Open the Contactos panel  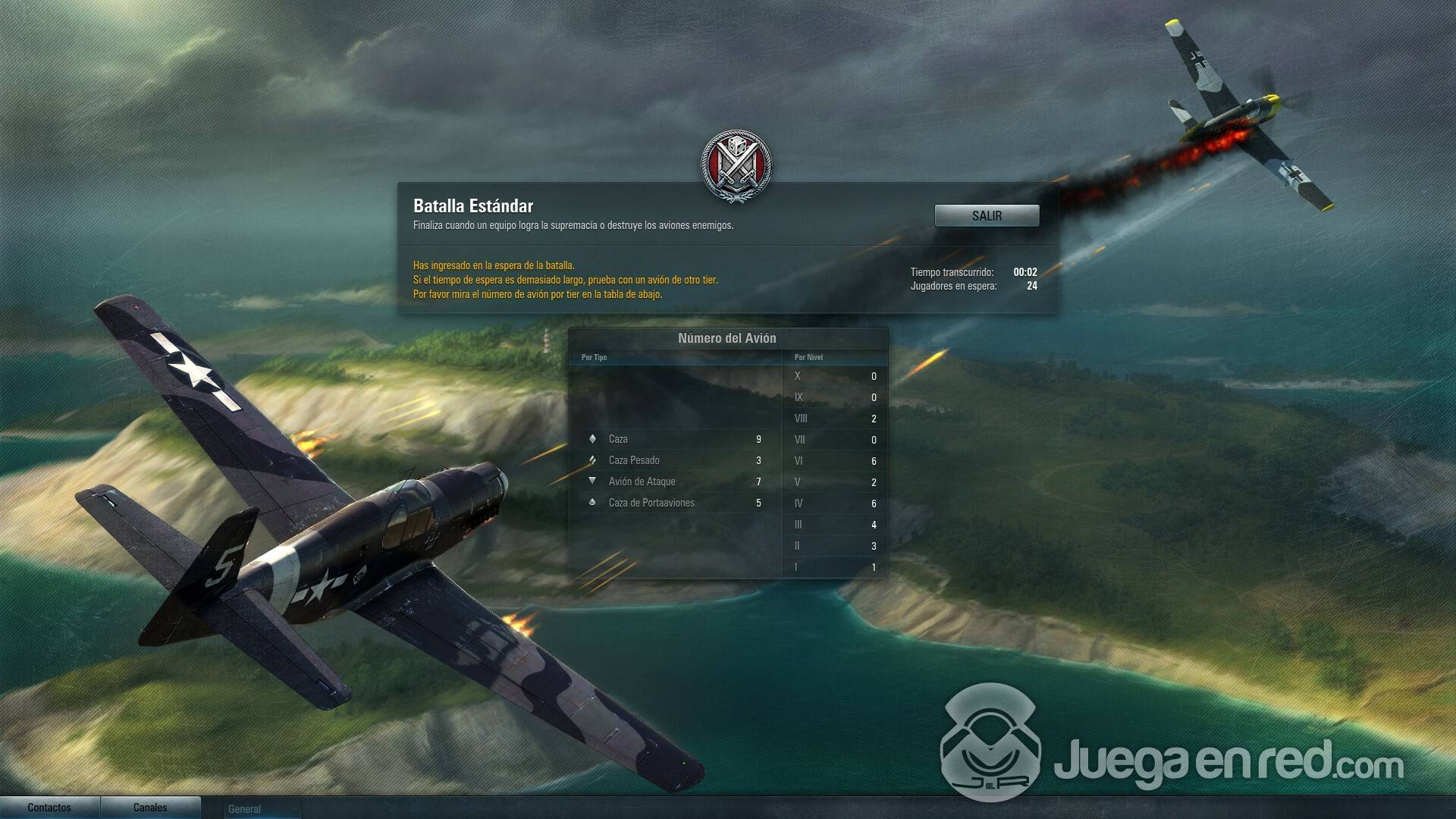(49, 808)
